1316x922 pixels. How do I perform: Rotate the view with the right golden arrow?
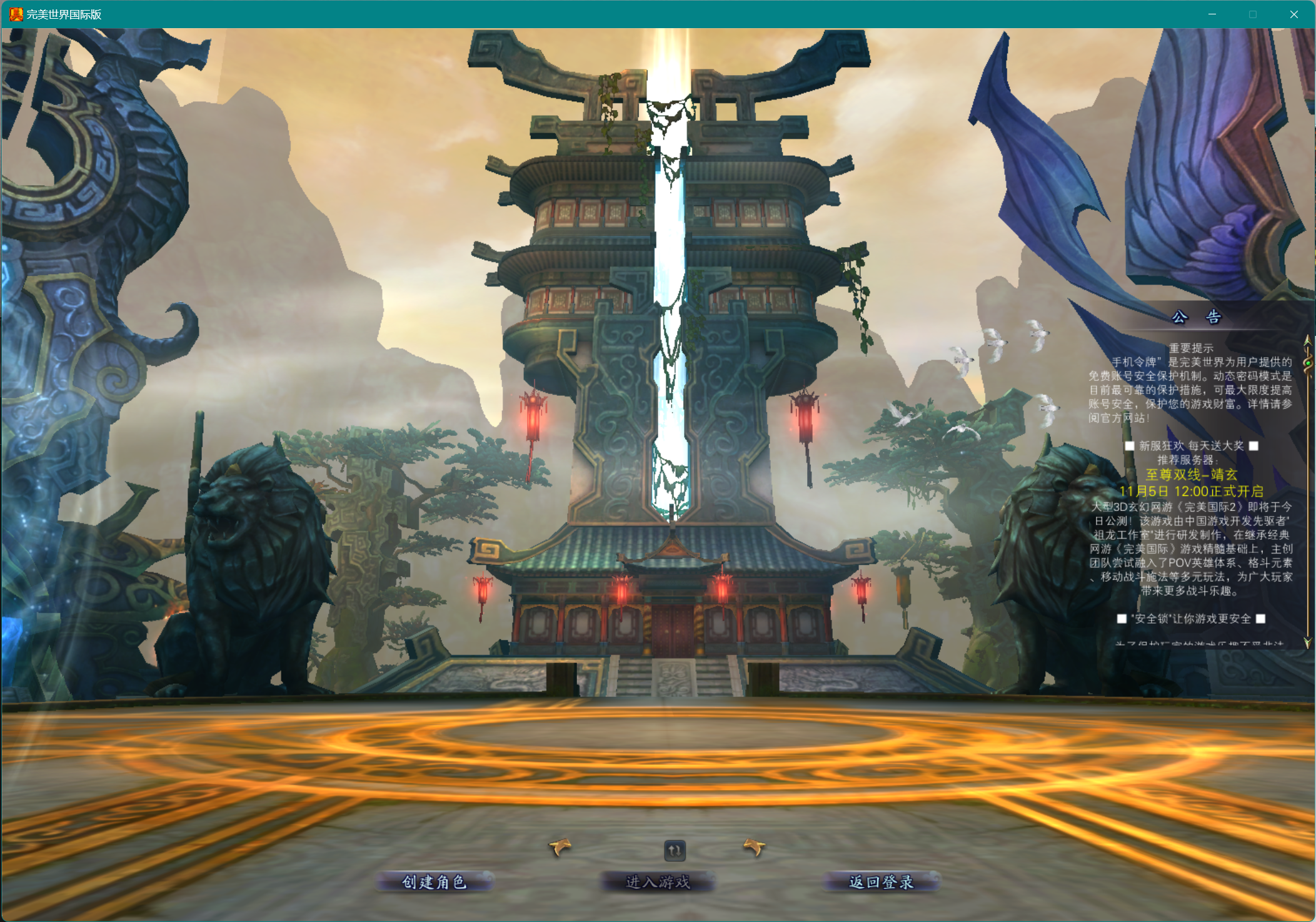755,848
